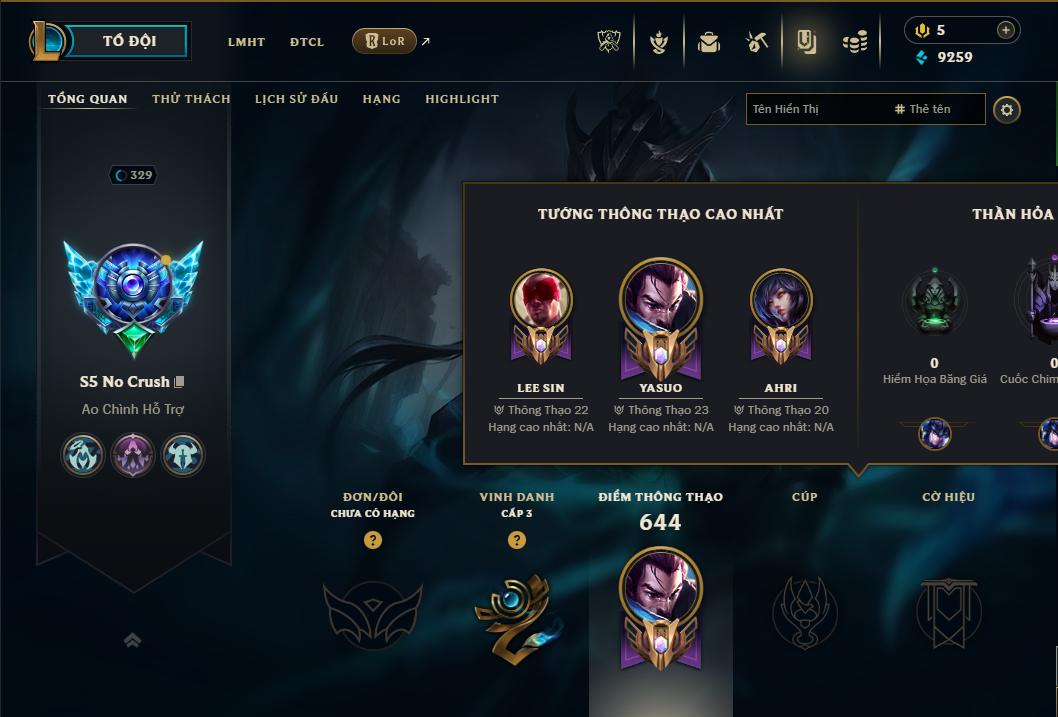Click the plus button to buy RP
This screenshot has width=1058, height=717.
click(x=1005, y=31)
